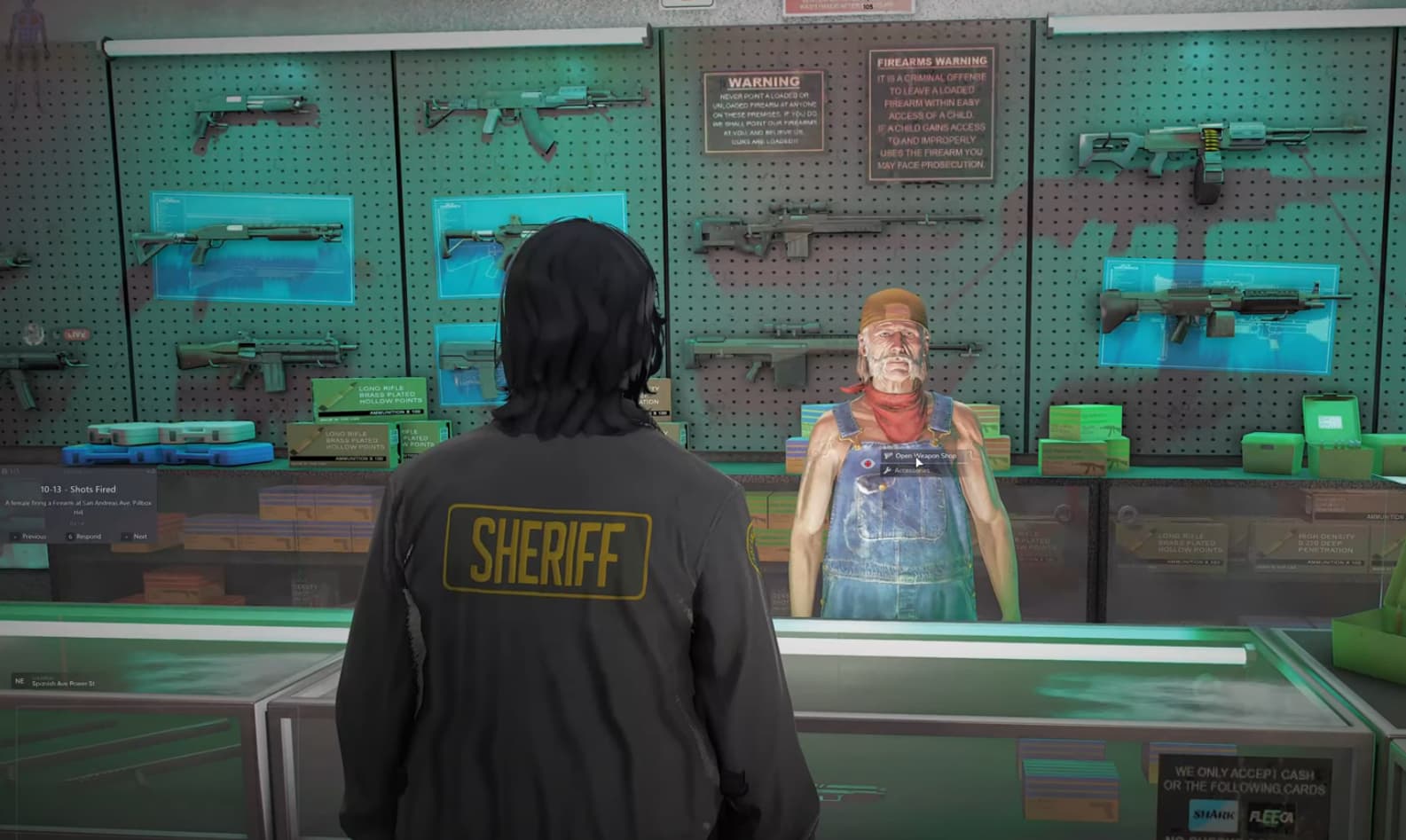Click the Long Rifle Hollow Points ammo box

click(x=373, y=397)
